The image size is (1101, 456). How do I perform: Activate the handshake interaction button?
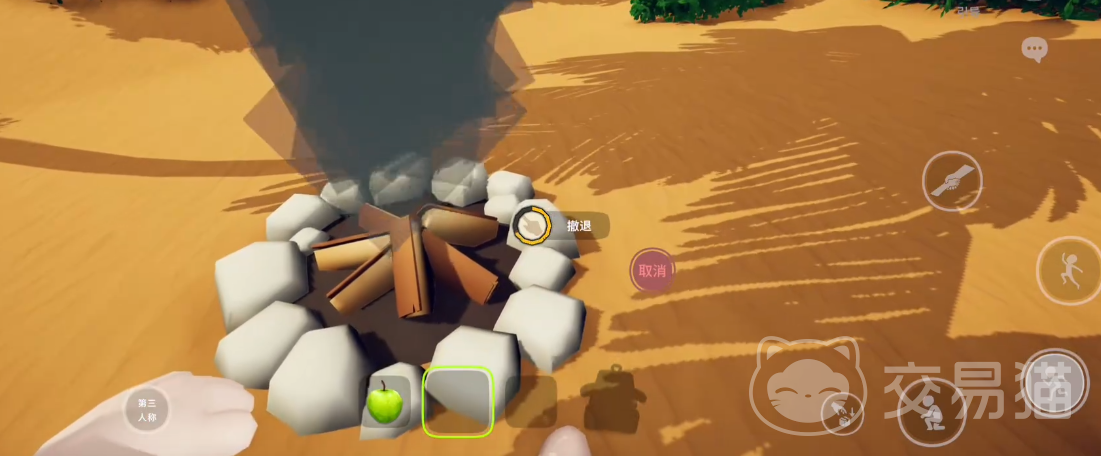pos(951,181)
